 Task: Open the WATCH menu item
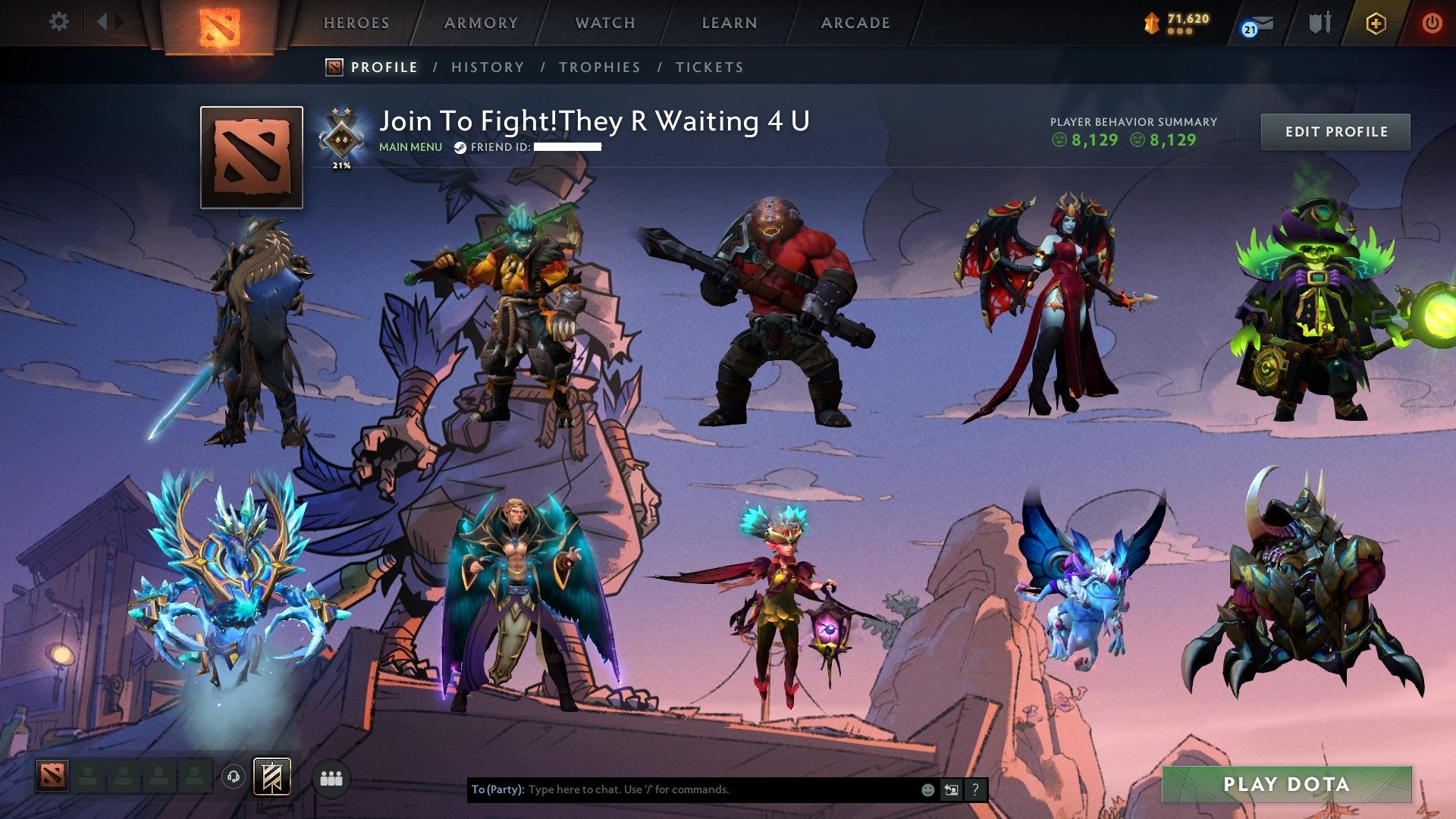point(605,23)
